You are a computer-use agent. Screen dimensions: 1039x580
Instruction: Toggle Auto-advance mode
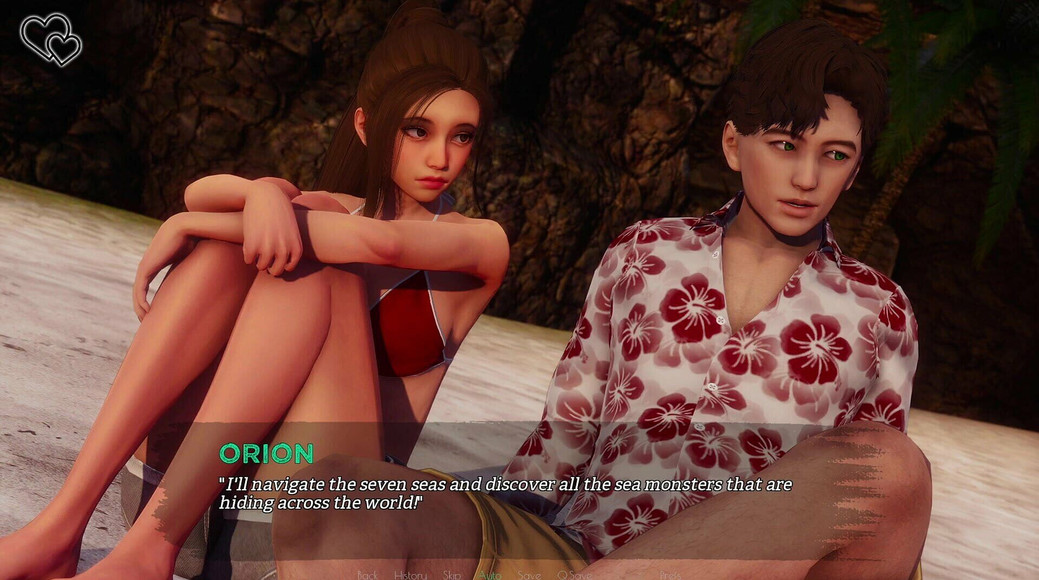click(x=490, y=575)
